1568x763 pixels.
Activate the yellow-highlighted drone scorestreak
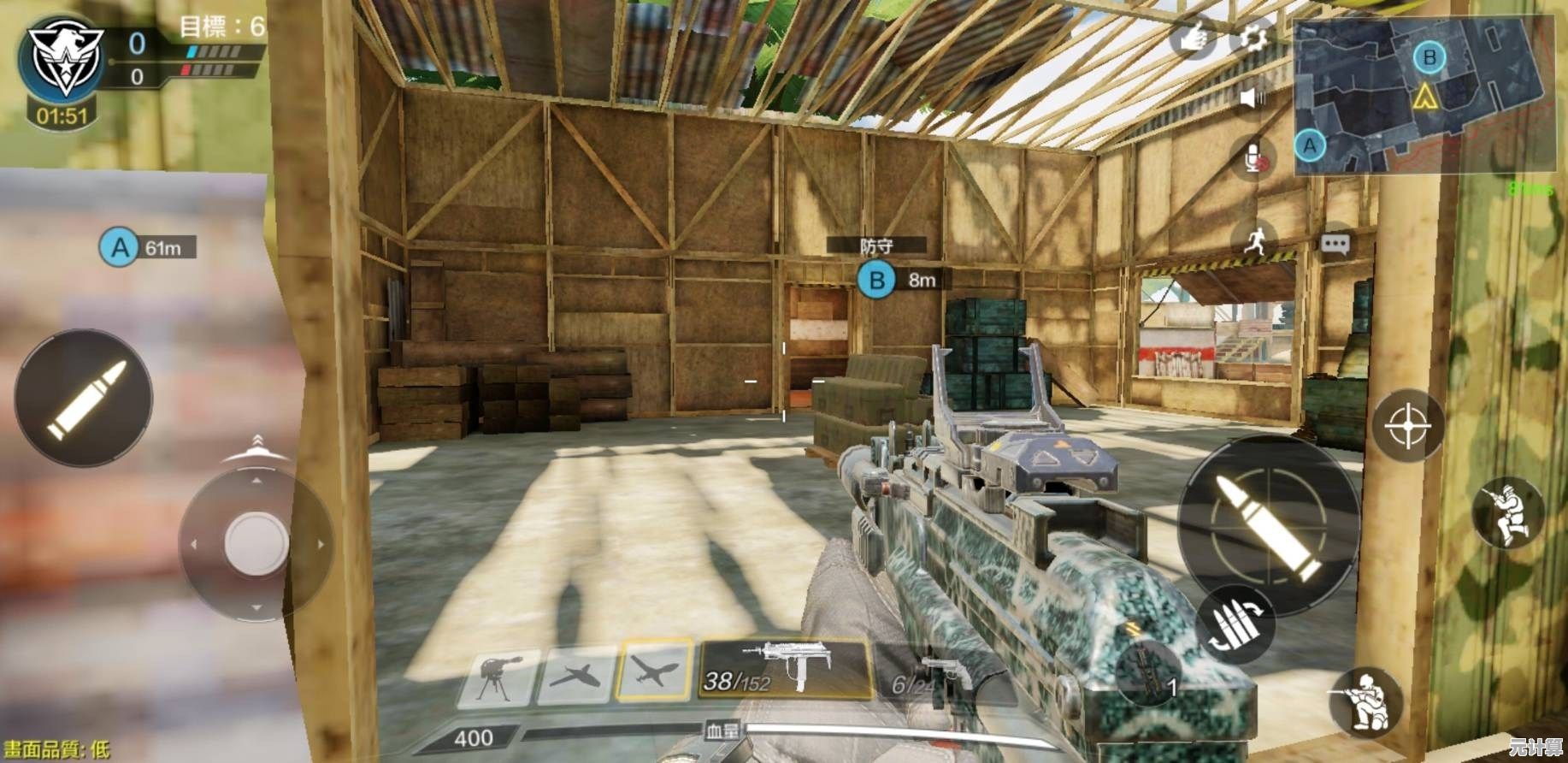point(656,670)
